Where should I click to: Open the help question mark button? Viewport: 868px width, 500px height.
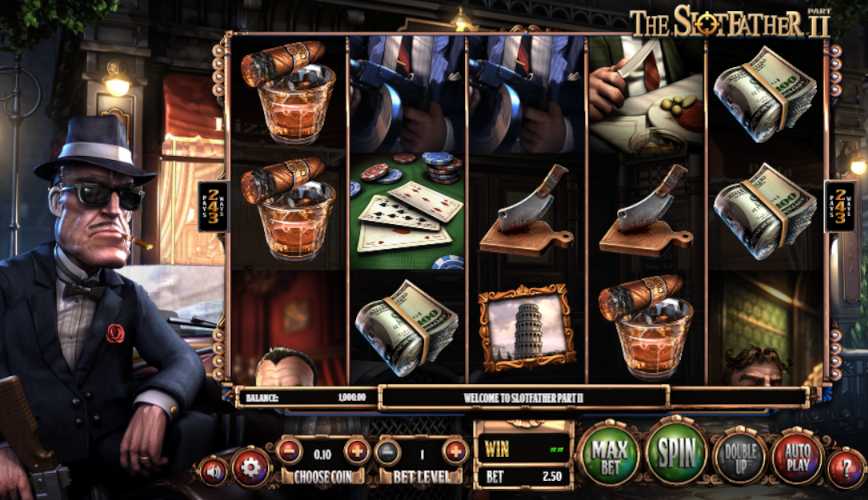point(845,466)
